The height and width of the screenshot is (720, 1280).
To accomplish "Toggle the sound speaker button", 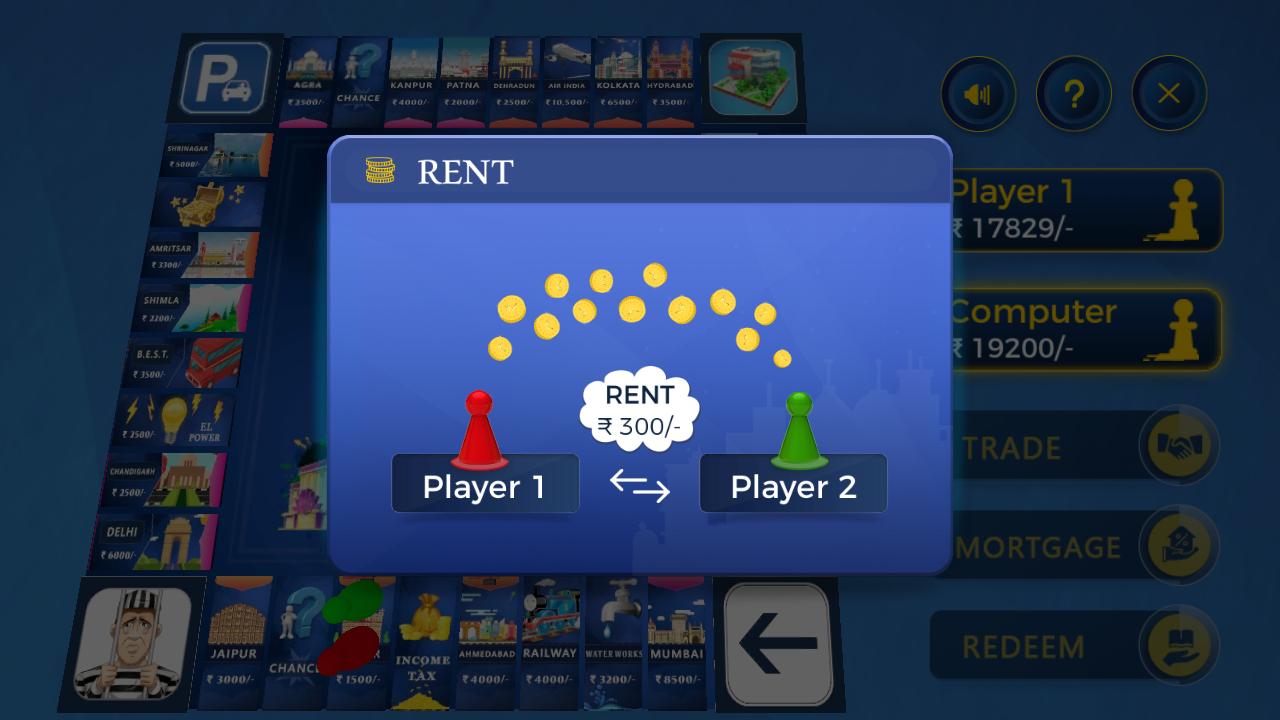I will coord(977,95).
